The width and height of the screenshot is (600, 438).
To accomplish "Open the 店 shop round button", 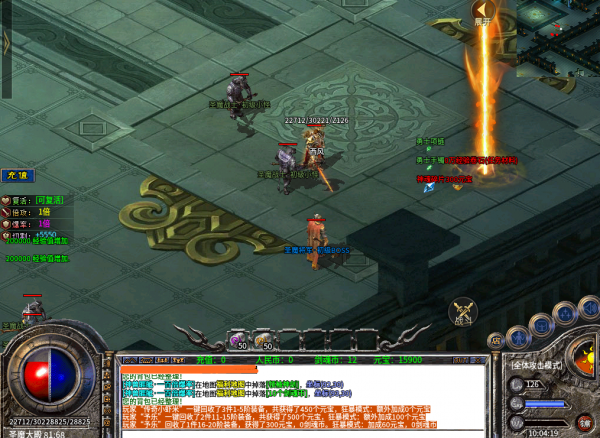I will (x=495, y=341).
